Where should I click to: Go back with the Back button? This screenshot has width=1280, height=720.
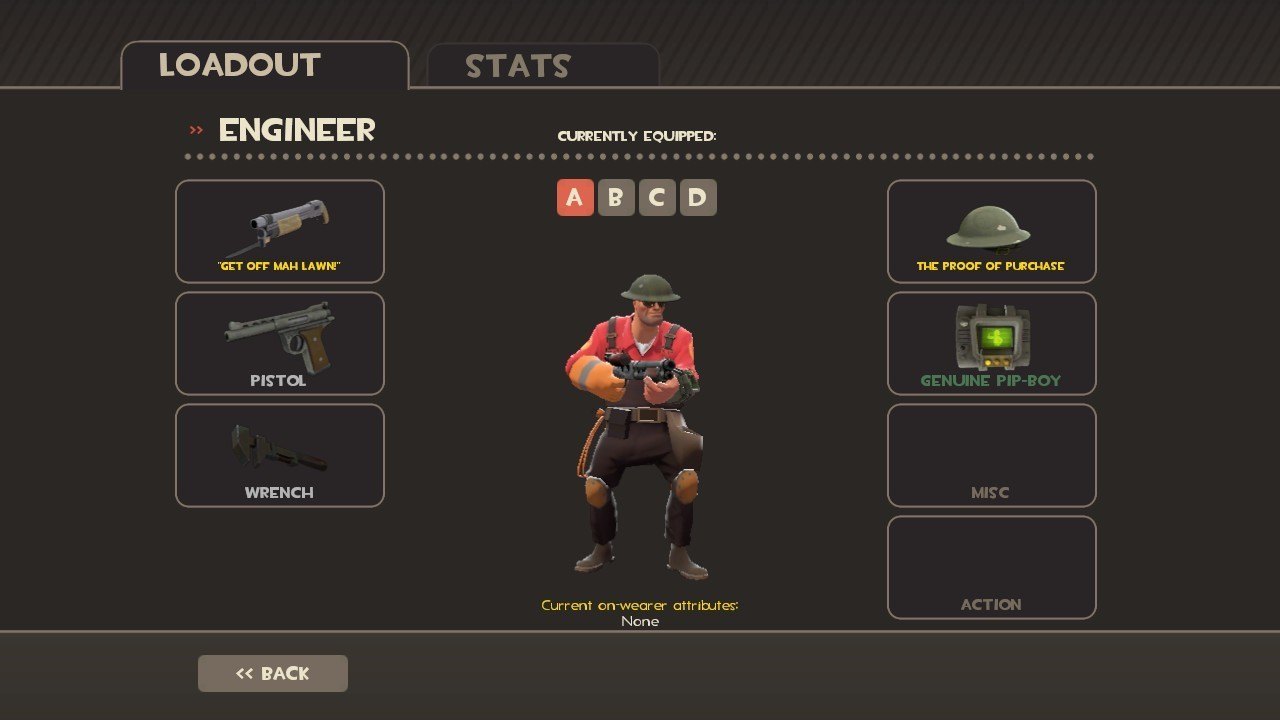(x=273, y=673)
